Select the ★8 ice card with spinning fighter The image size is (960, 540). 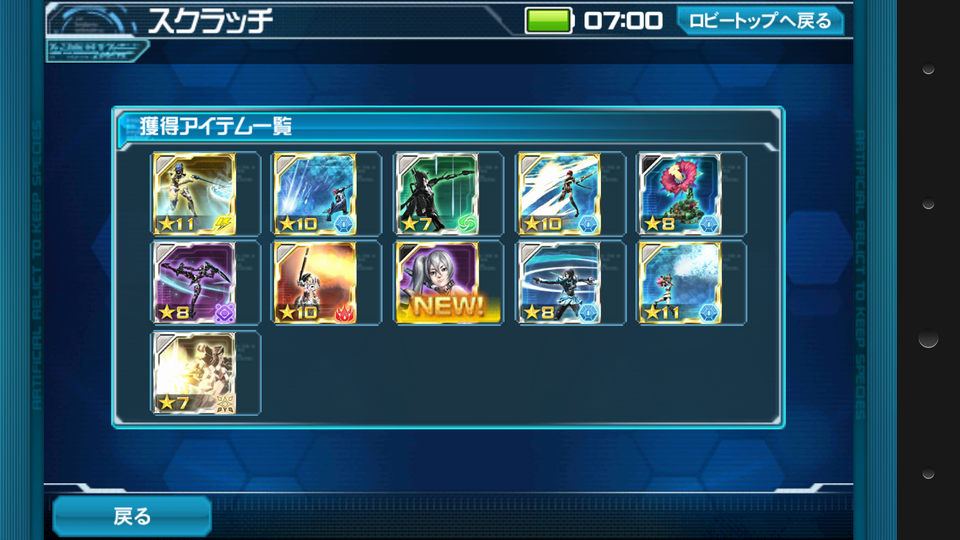point(558,283)
